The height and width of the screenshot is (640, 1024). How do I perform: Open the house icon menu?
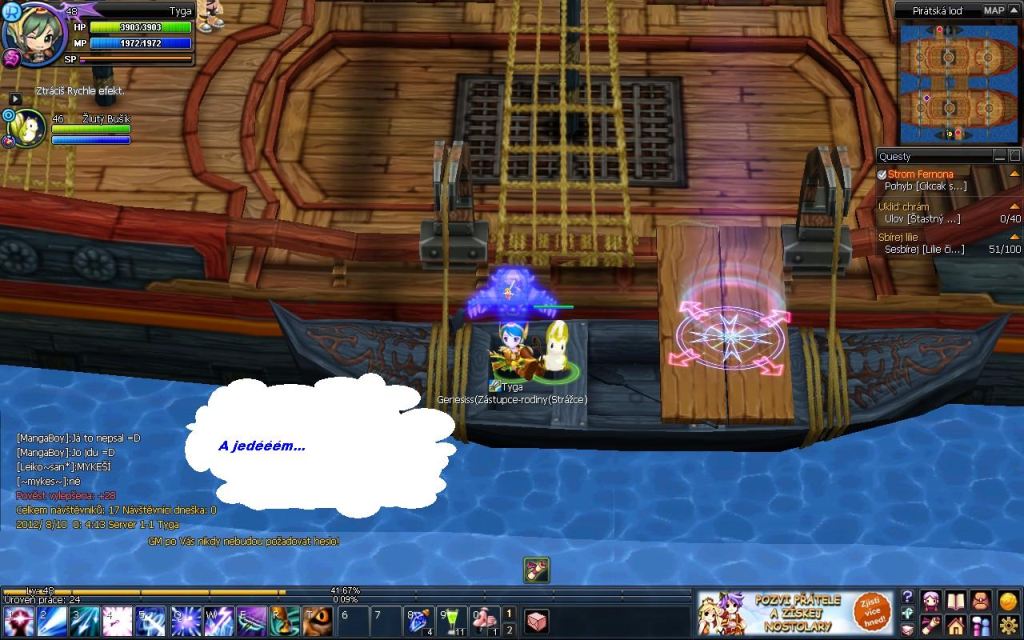click(956, 626)
